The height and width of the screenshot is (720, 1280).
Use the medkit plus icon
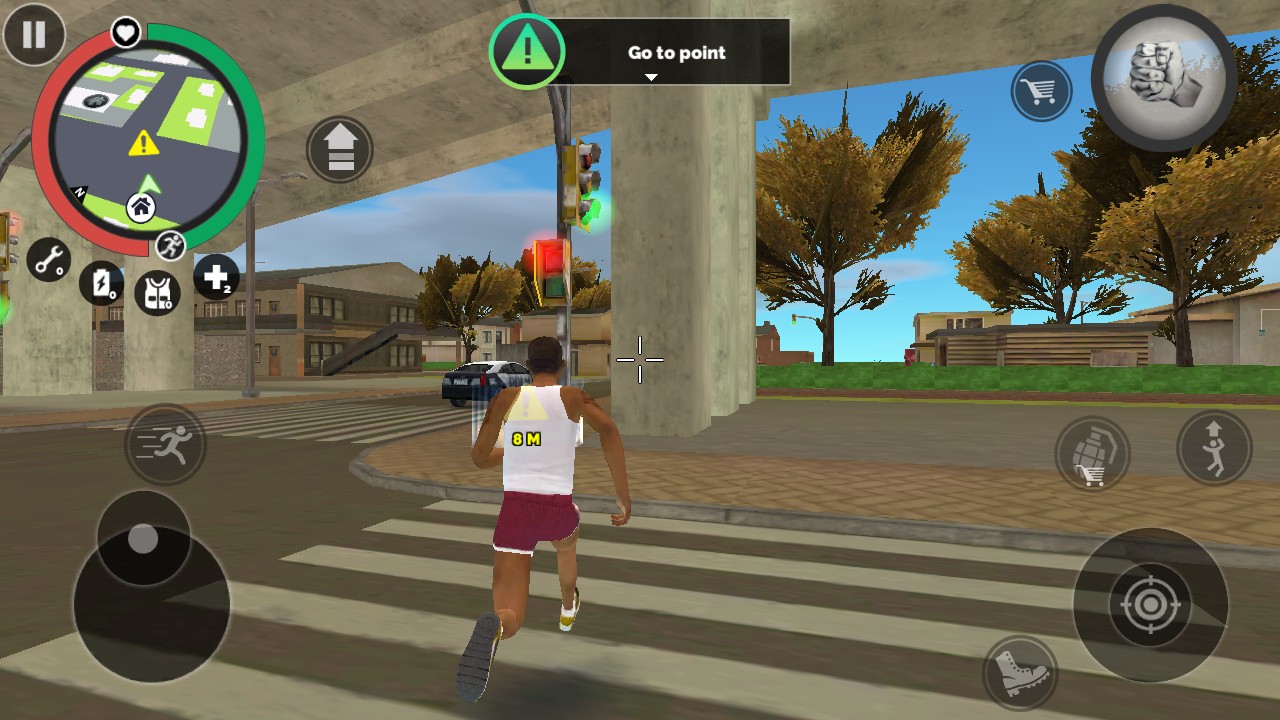click(216, 277)
